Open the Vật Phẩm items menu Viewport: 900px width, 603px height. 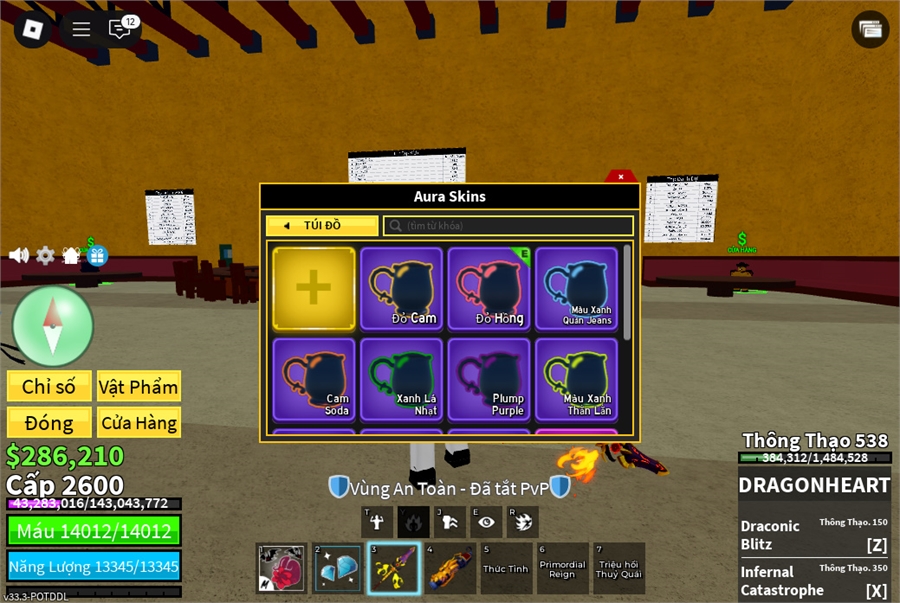coord(139,387)
